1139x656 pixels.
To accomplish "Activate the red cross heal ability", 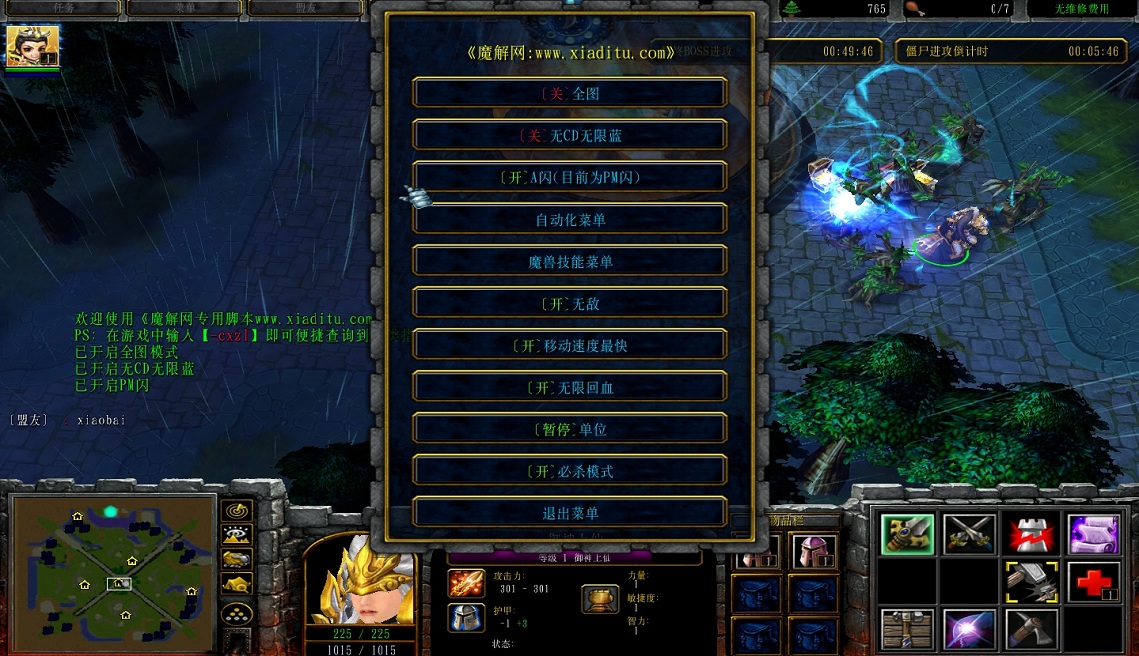I will pos(1093,581).
